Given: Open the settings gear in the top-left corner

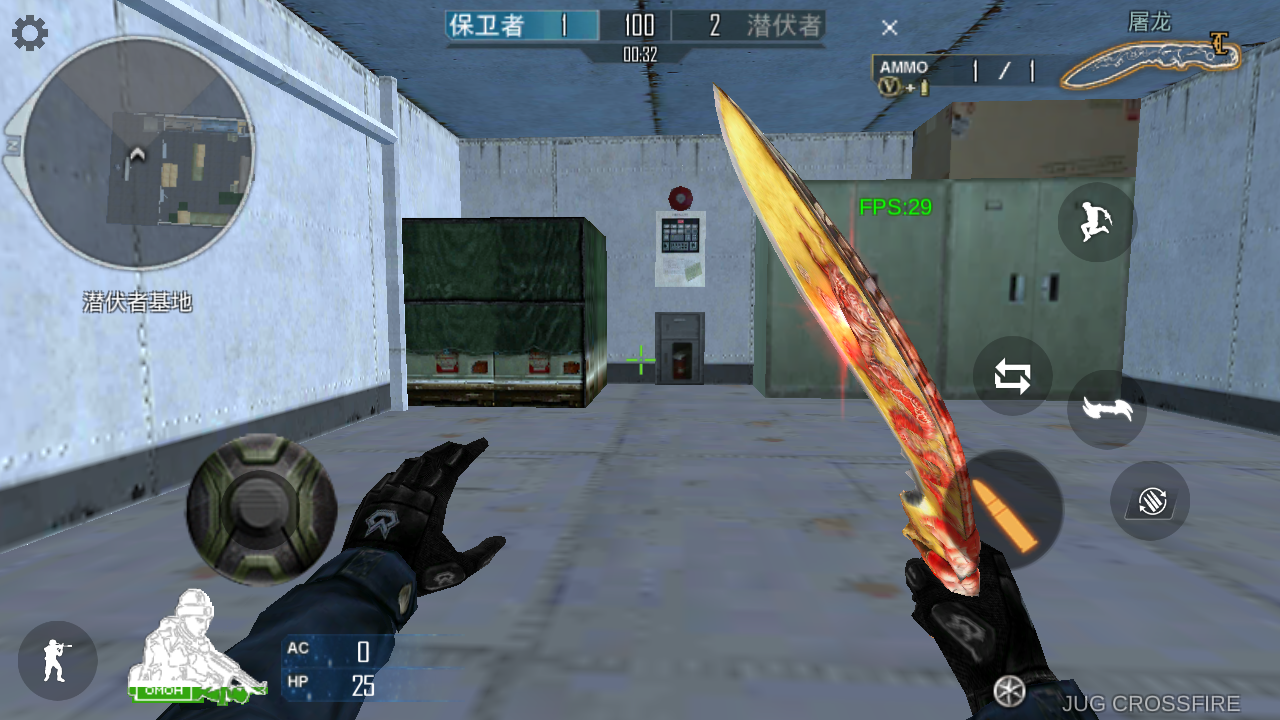Looking at the screenshot, I should click(29, 32).
